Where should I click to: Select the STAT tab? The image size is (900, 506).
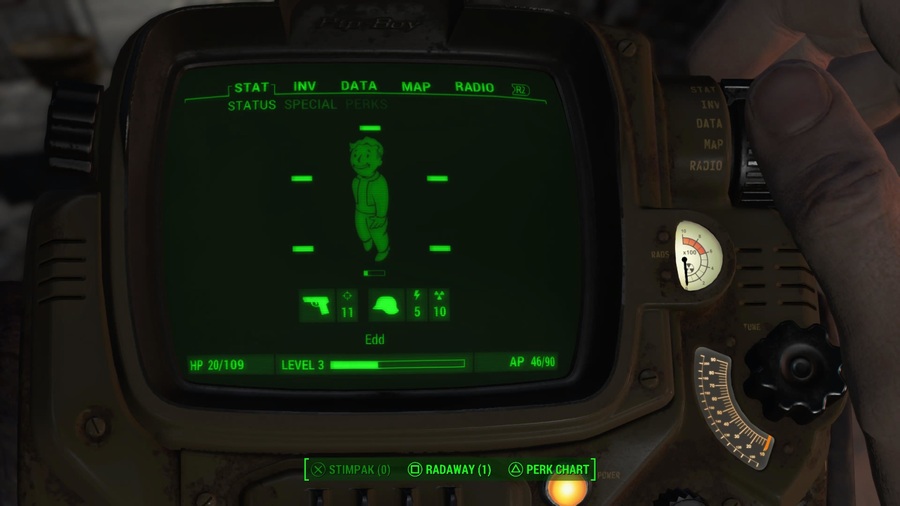click(x=252, y=87)
